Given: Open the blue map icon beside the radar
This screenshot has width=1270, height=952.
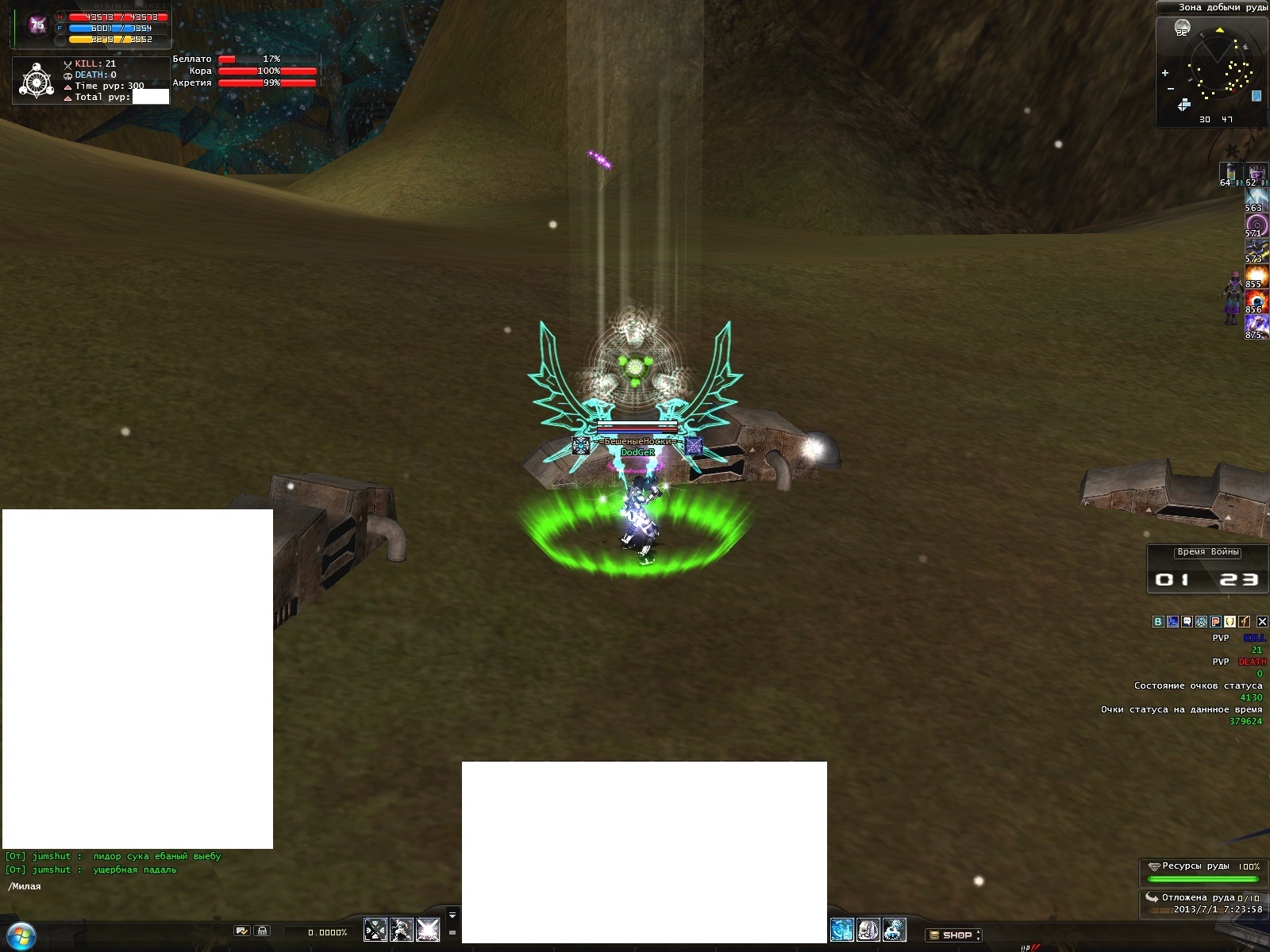Looking at the screenshot, I should [1257, 96].
